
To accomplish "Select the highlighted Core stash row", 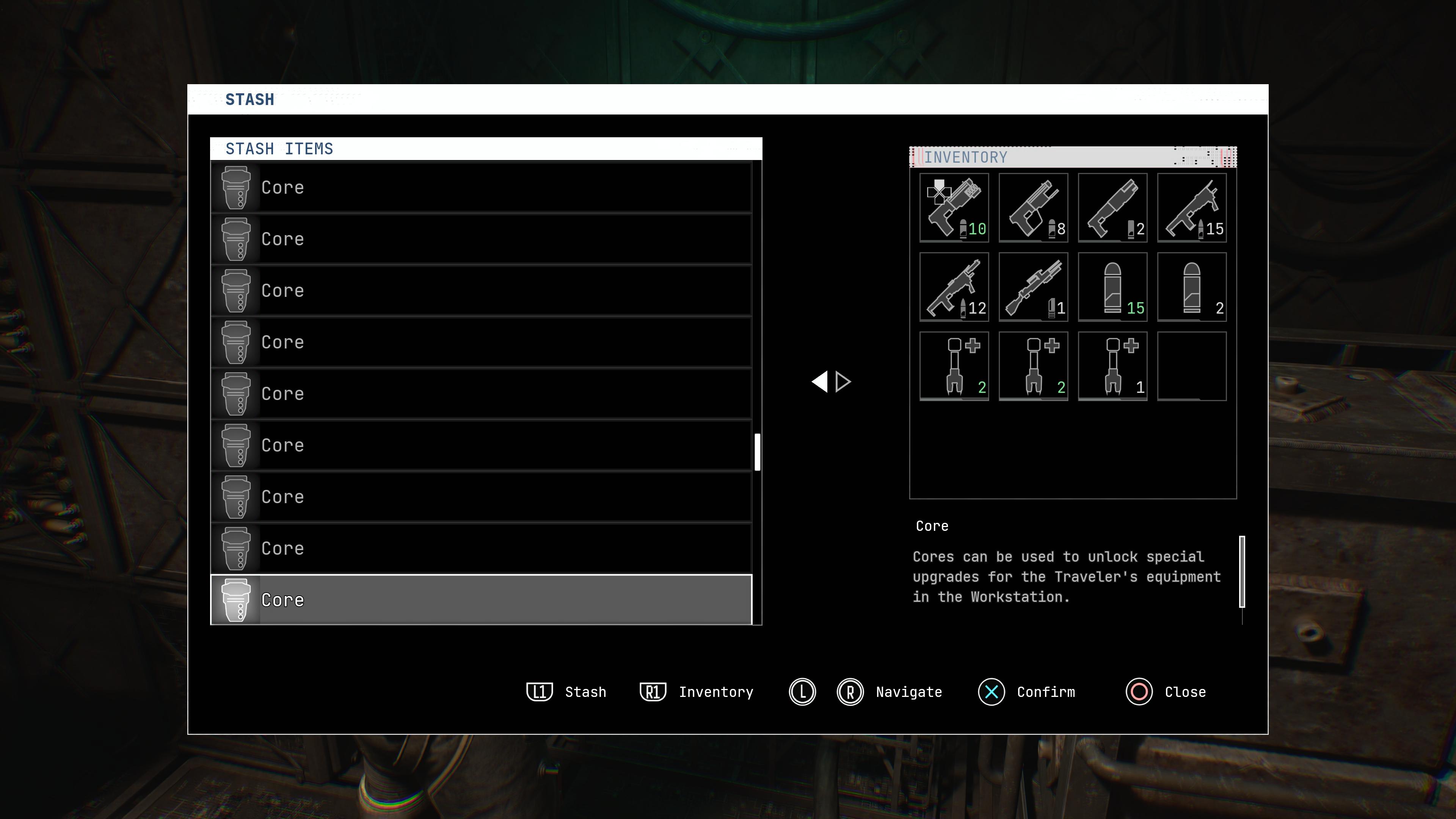I will (x=481, y=600).
